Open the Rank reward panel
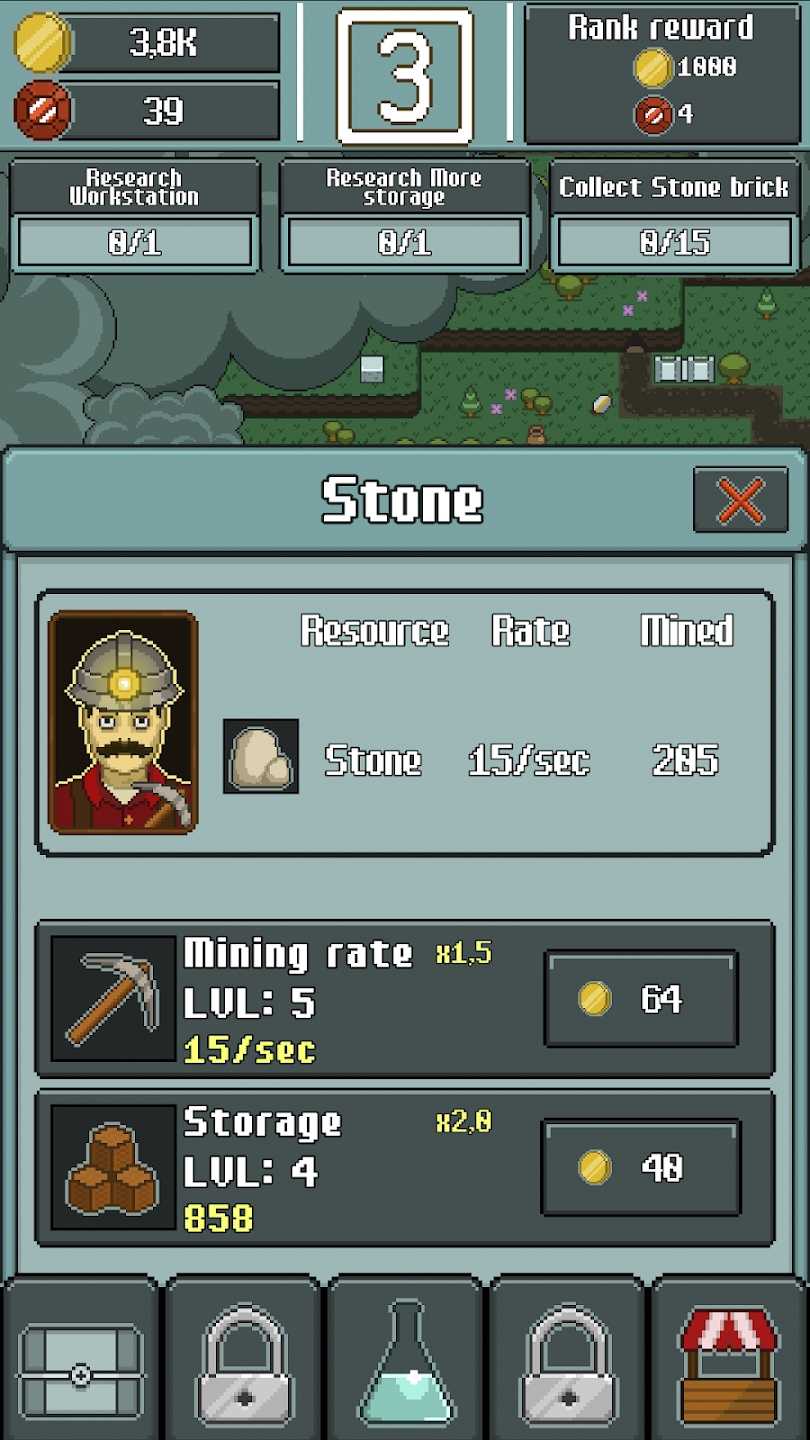 pos(662,74)
